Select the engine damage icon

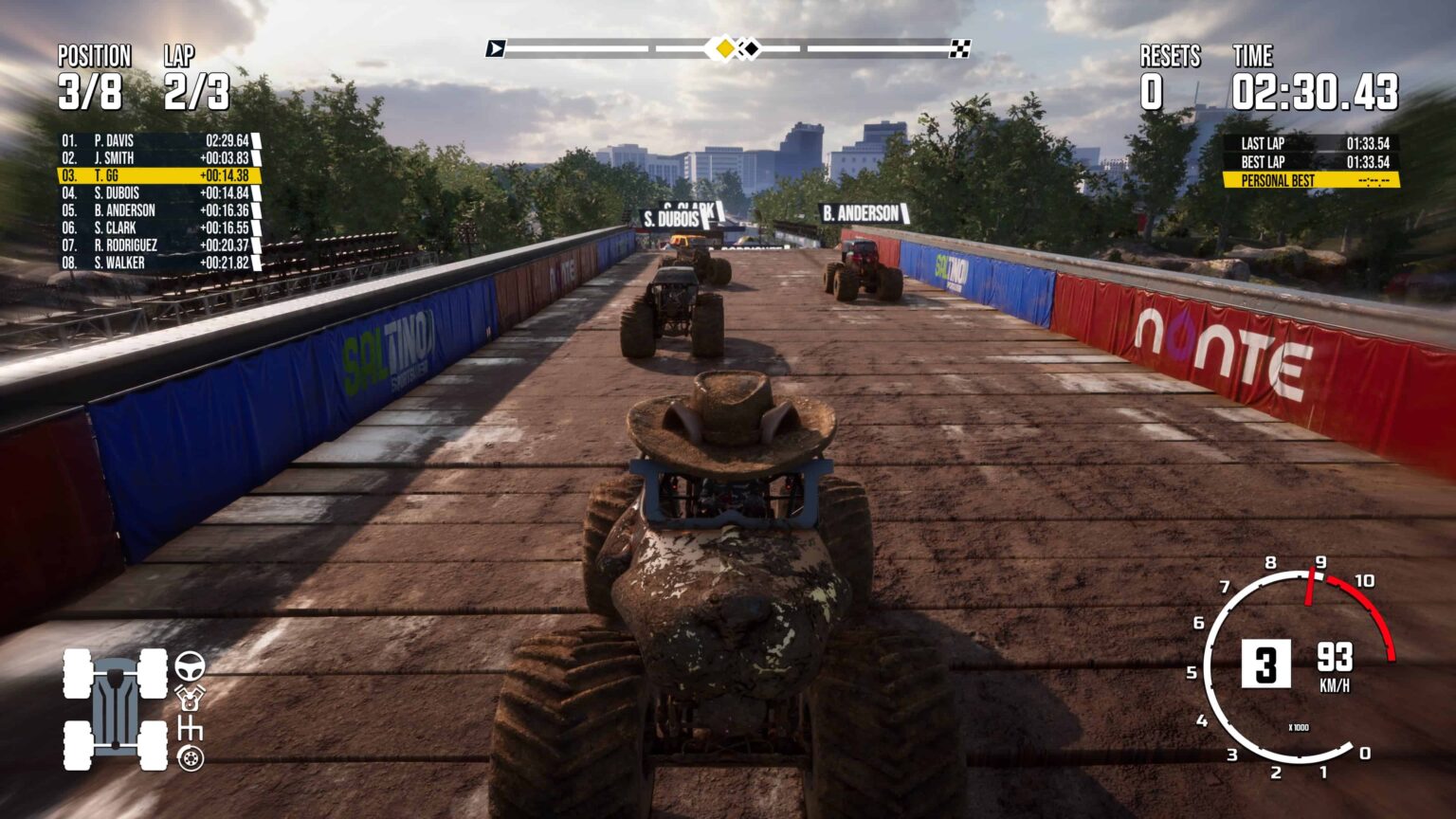(x=190, y=698)
